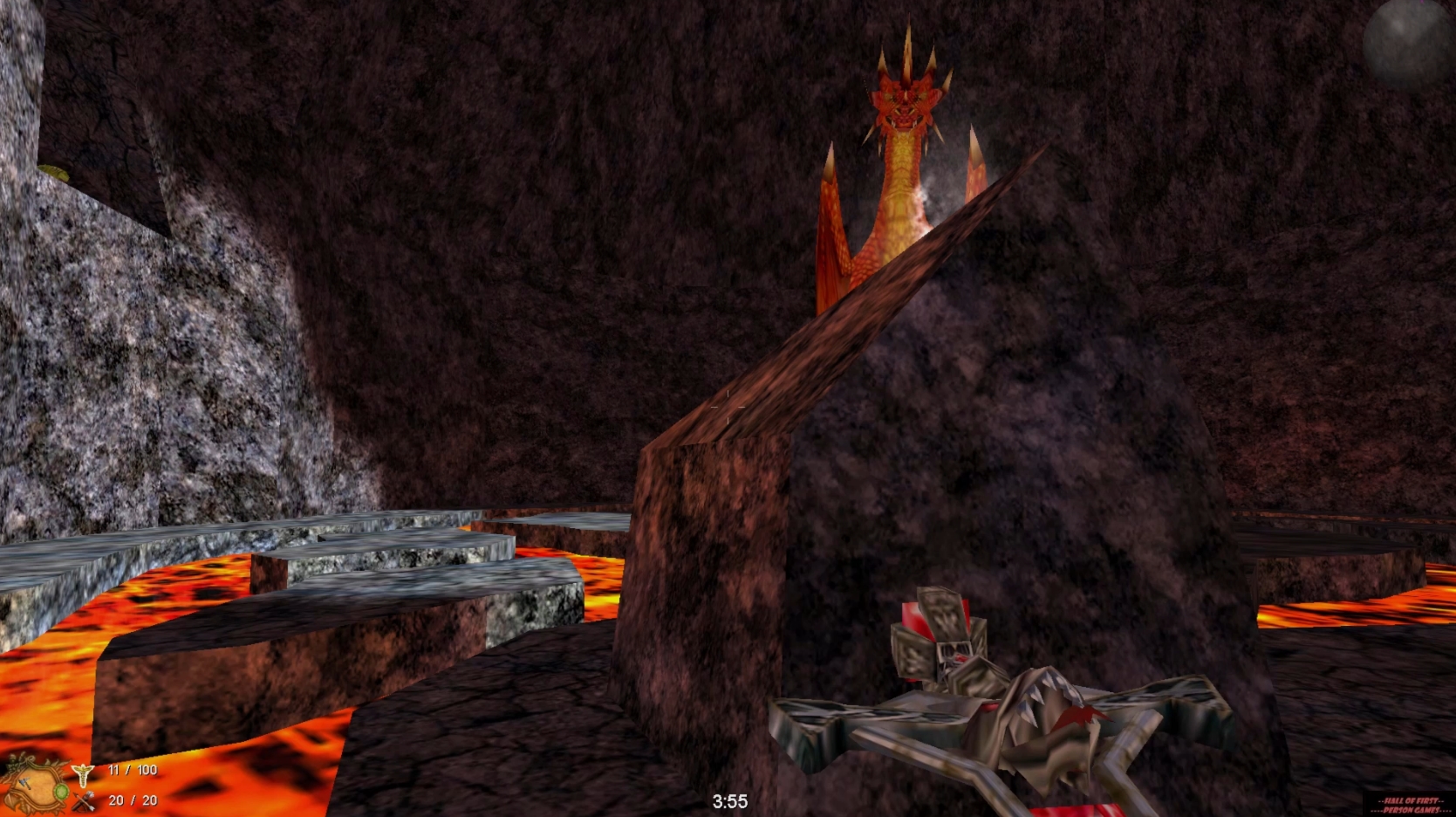Click the skeleton figure atop the HUD shield
The image size is (1456, 817).
click(12, 761)
